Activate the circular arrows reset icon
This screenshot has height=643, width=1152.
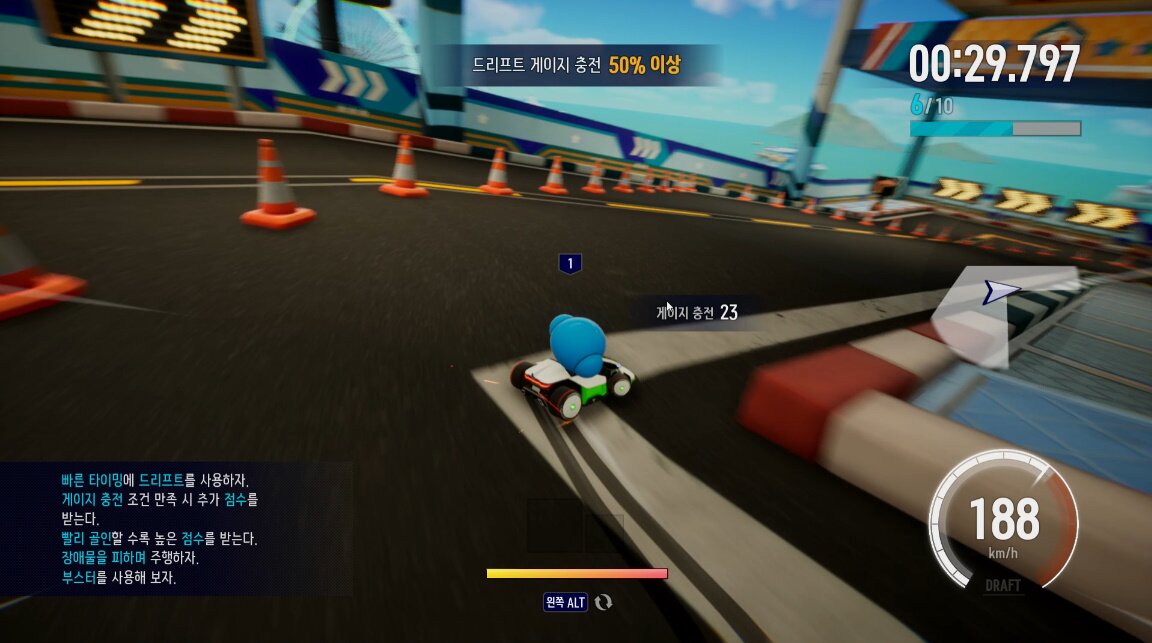[x=603, y=602]
